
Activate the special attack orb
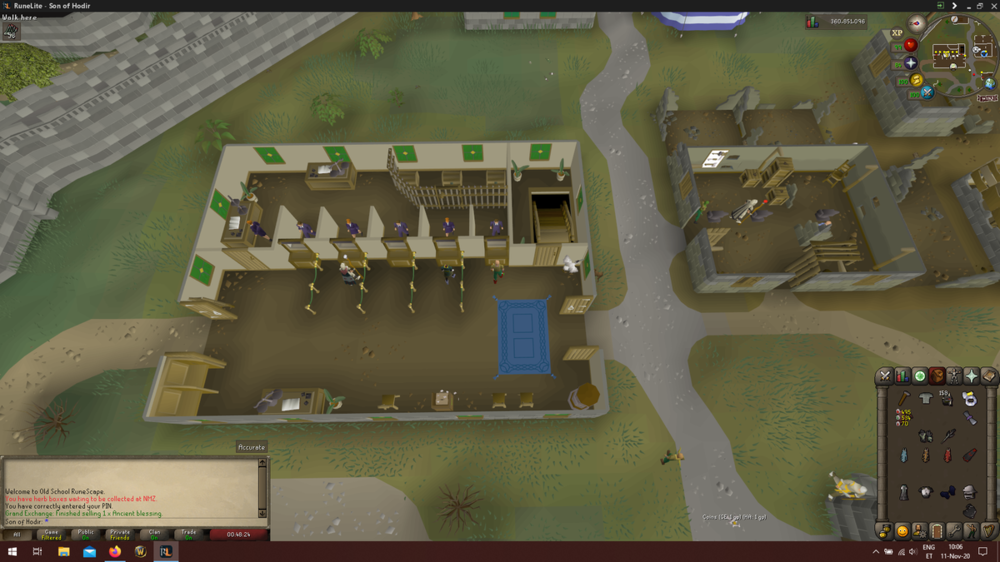pos(927,93)
